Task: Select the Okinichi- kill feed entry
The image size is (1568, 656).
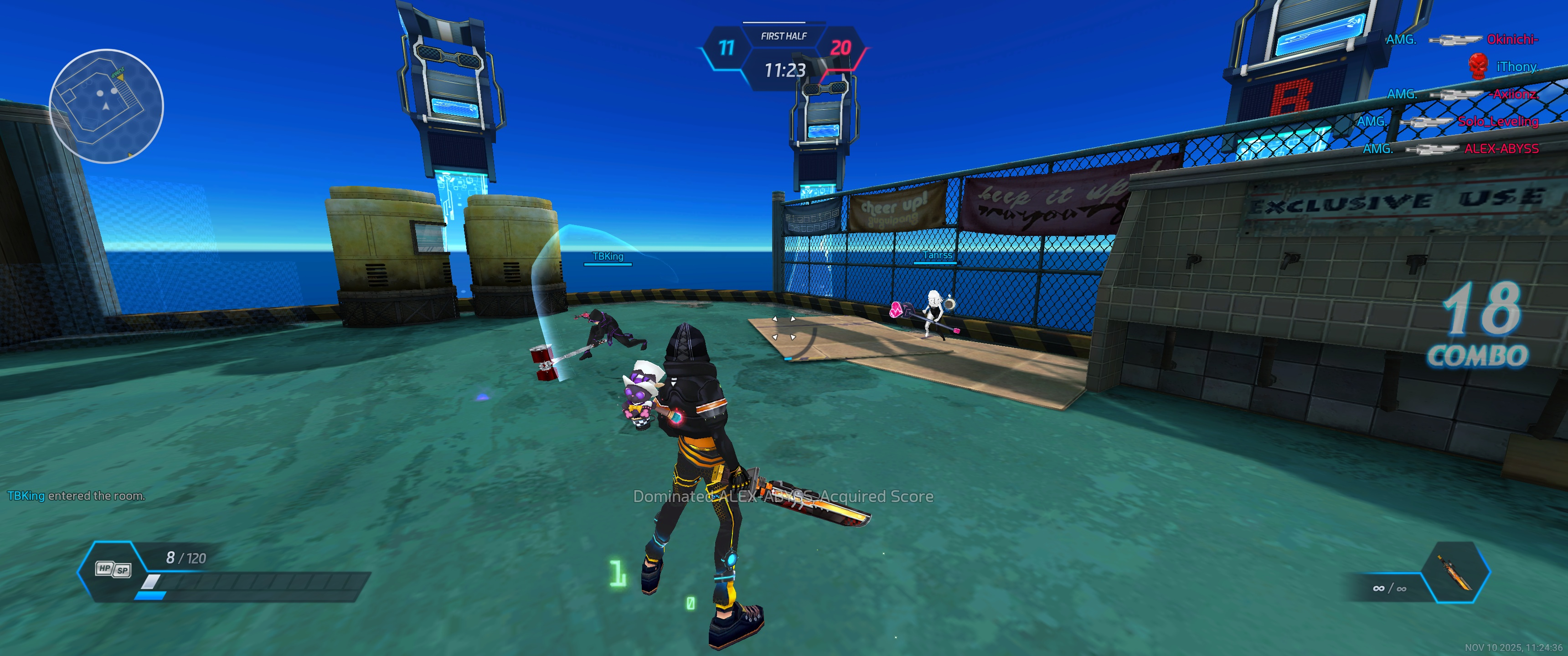Action: [x=1512, y=40]
